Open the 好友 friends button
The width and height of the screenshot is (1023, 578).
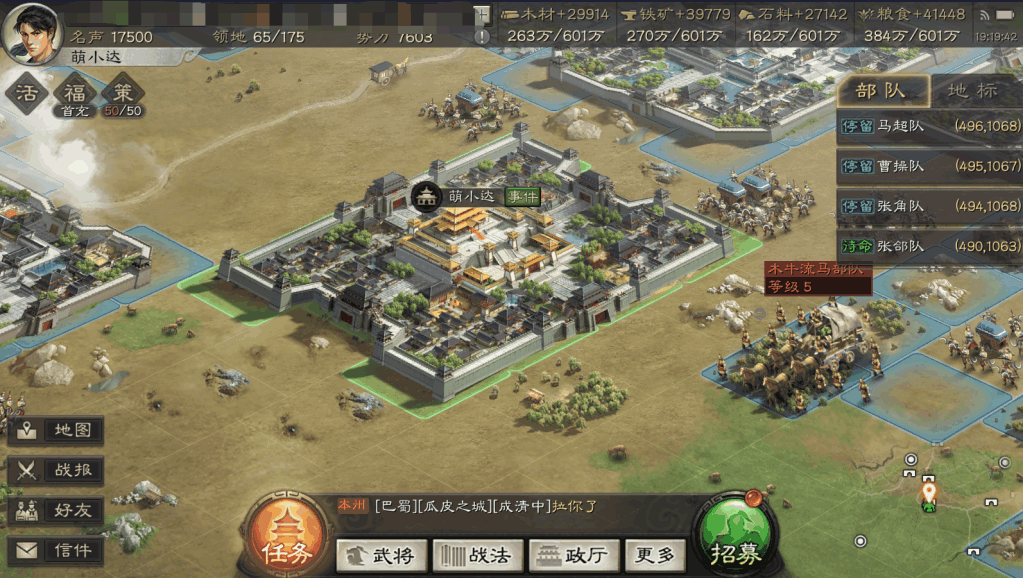tap(57, 510)
